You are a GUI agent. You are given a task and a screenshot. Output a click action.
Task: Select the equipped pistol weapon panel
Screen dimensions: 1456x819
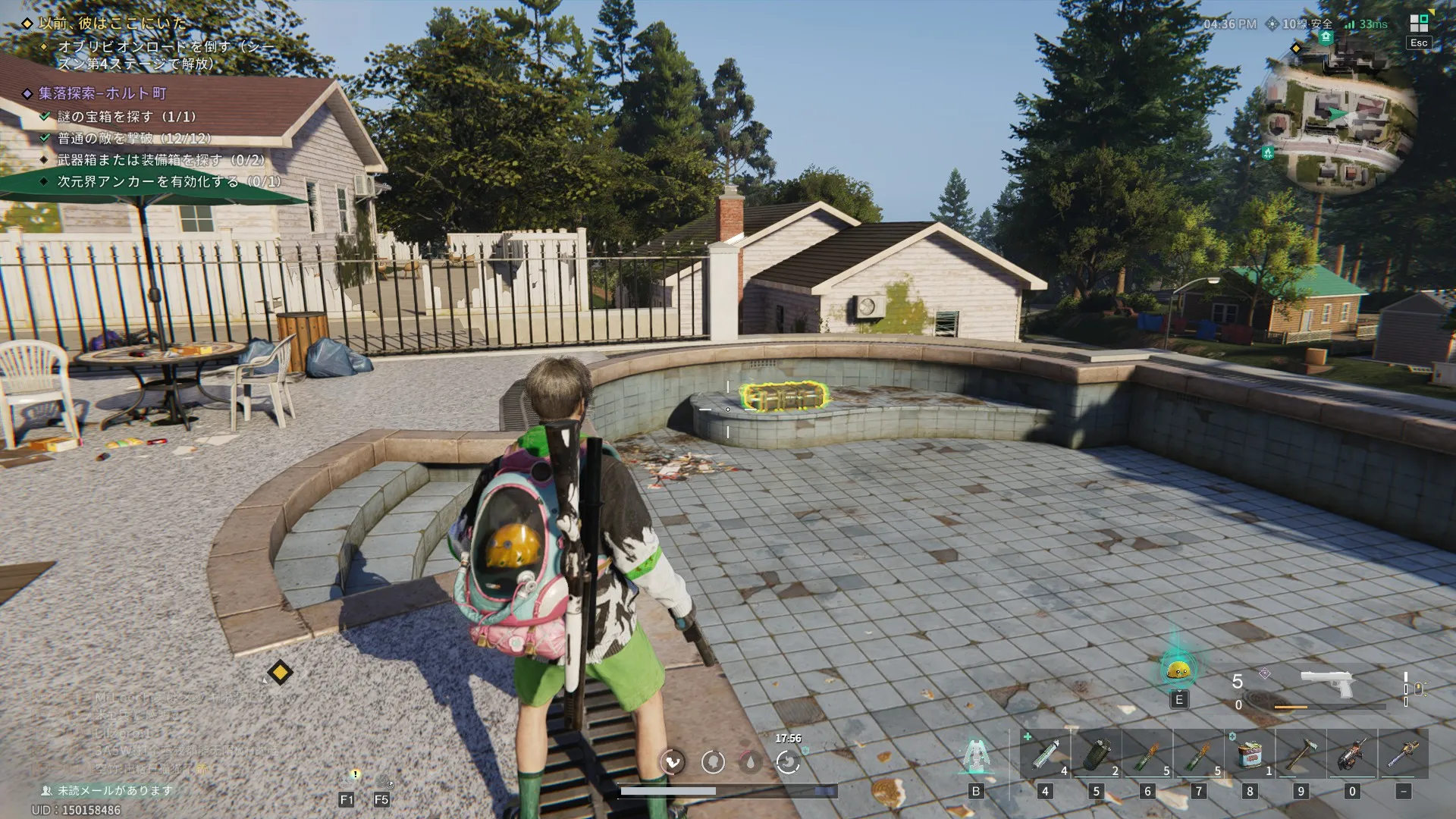(x=1327, y=686)
